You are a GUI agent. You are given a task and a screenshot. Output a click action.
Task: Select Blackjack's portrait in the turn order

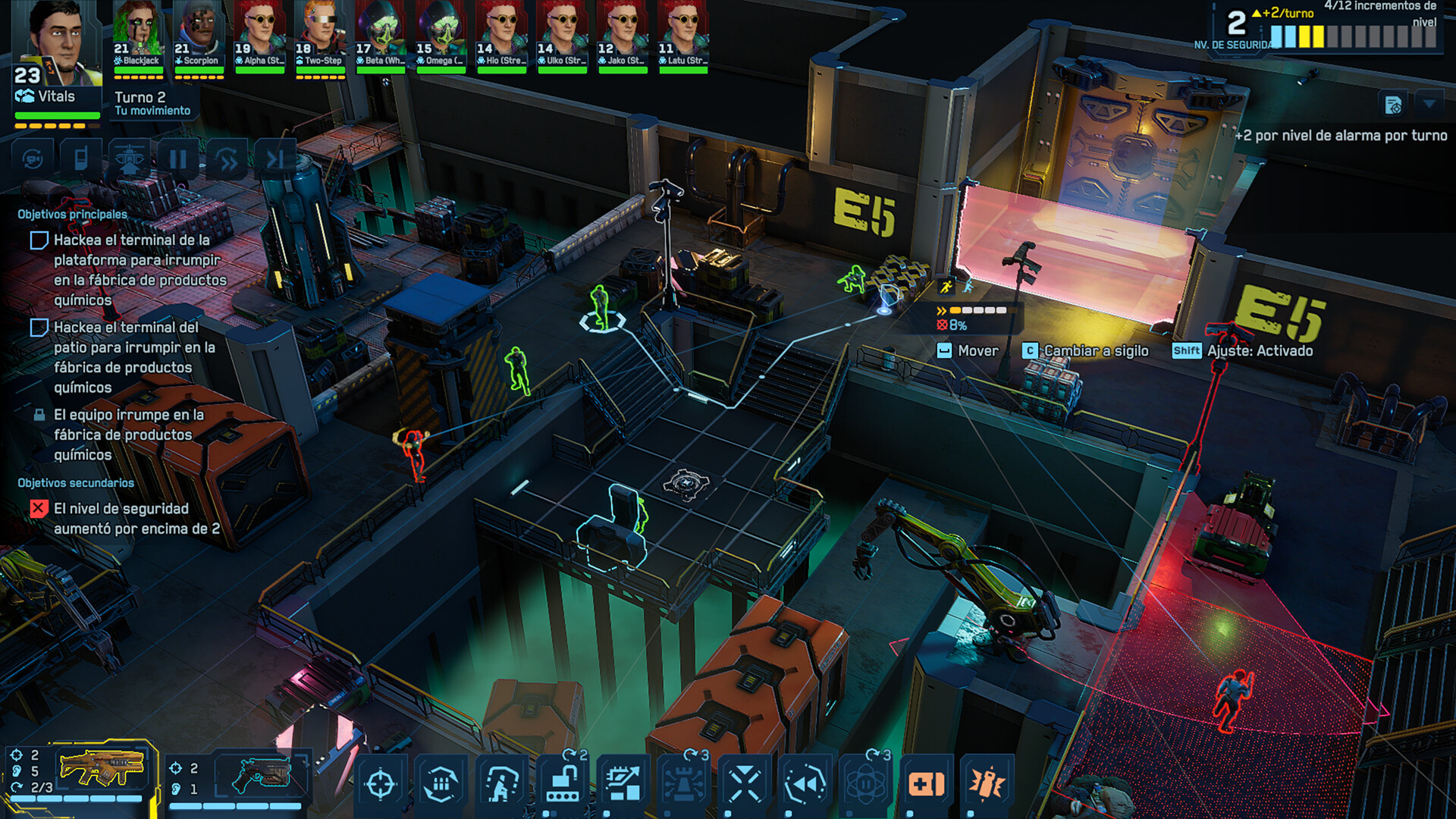pos(138,36)
